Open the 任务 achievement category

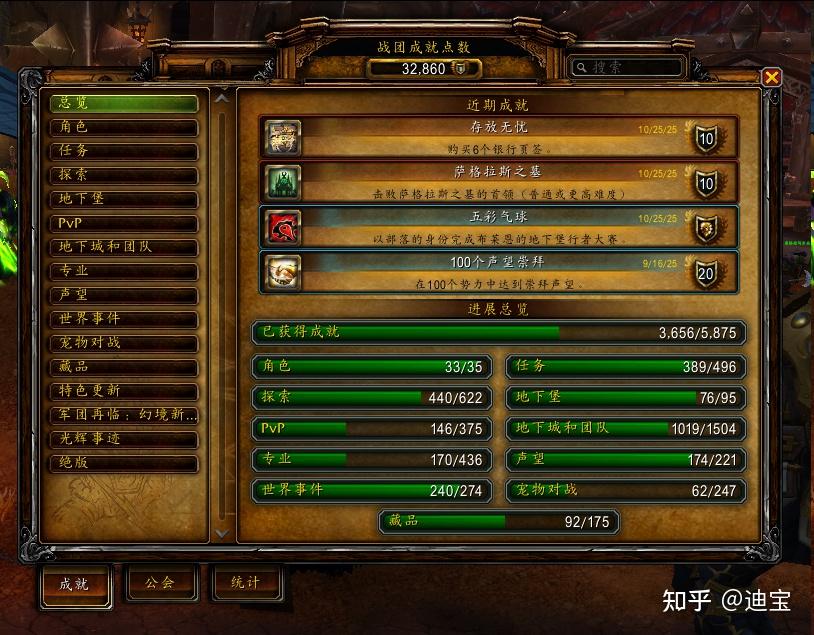tap(124, 151)
